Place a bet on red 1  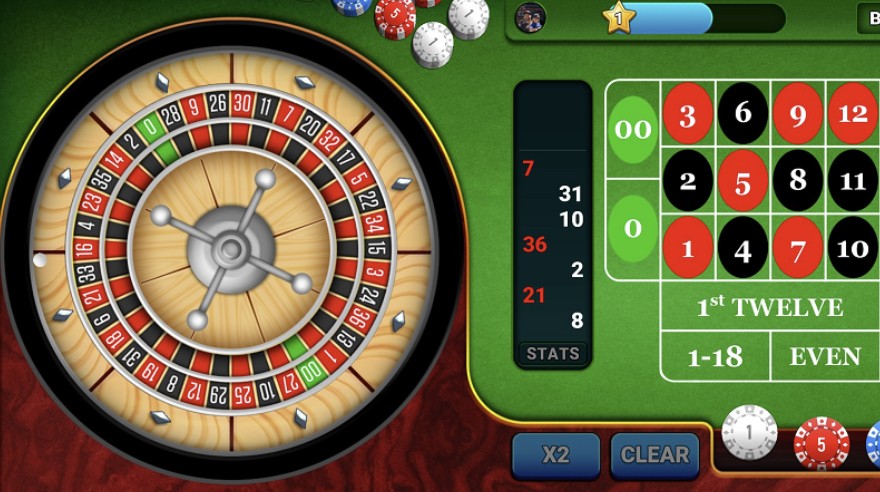688,247
